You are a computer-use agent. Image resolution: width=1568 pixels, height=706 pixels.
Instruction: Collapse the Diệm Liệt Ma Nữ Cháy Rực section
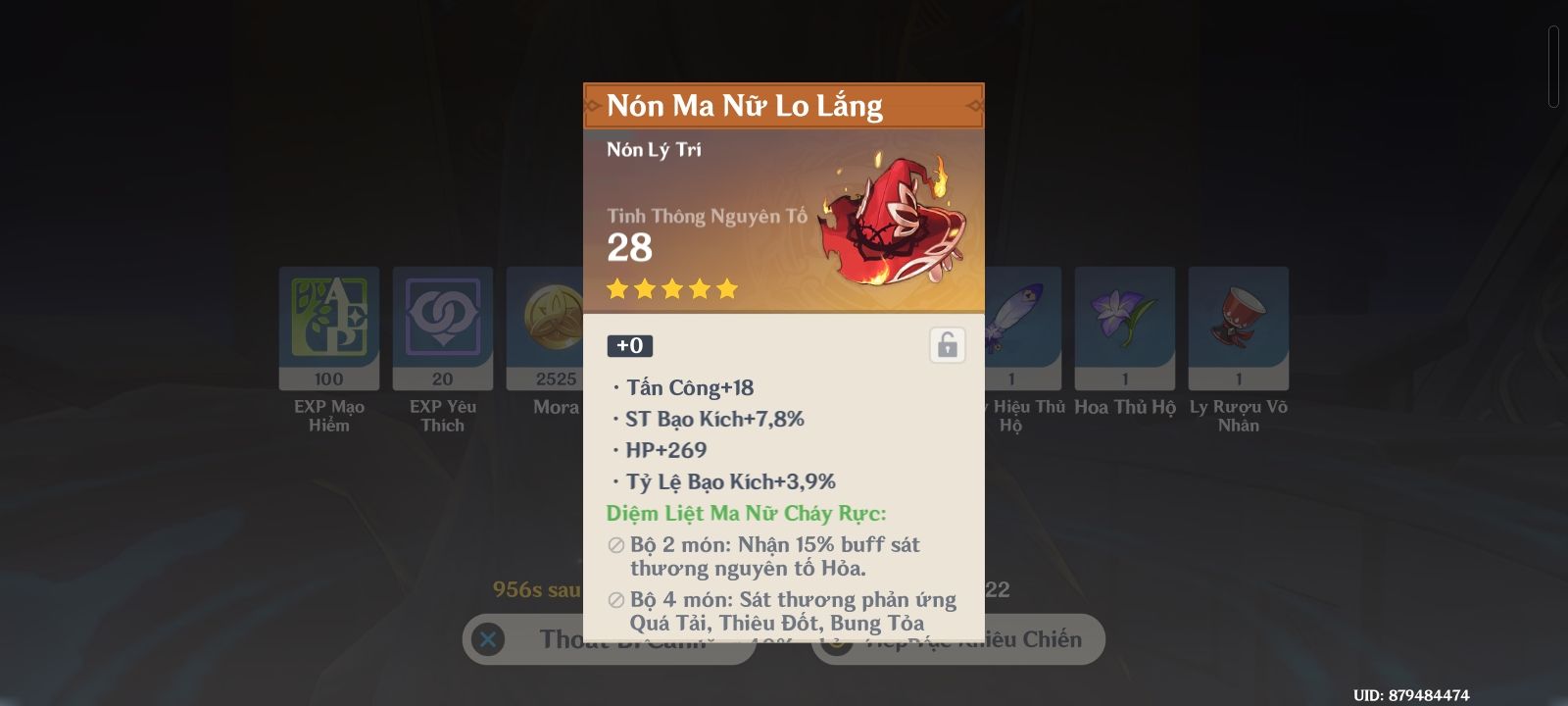747,511
